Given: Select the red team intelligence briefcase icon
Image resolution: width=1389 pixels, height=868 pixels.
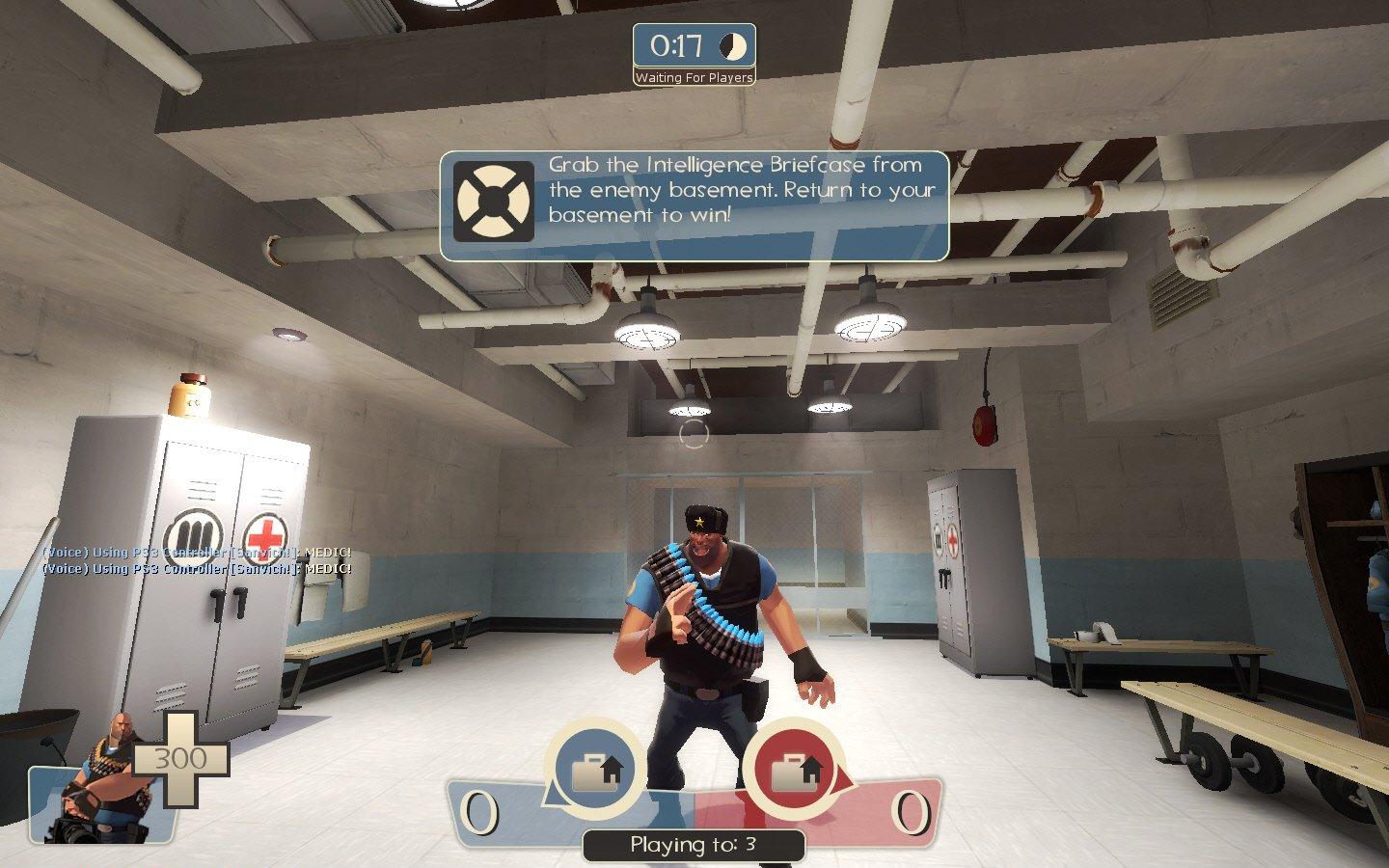Looking at the screenshot, I should point(794,769).
